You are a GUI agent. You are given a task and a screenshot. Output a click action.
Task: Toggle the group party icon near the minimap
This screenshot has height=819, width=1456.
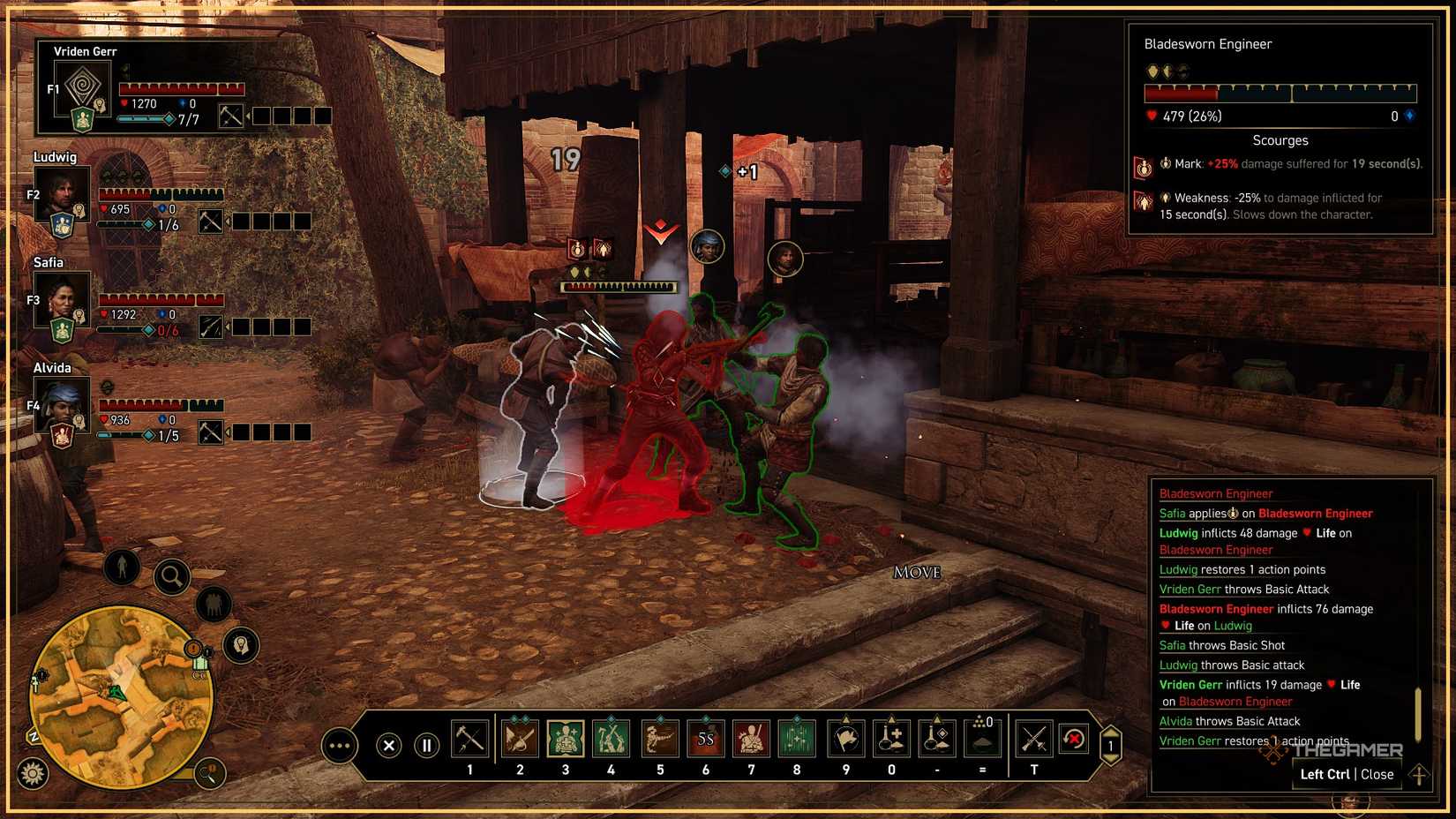pos(213,603)
